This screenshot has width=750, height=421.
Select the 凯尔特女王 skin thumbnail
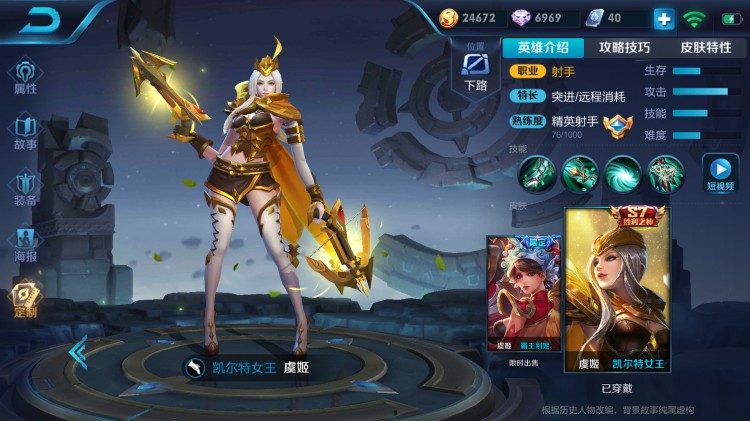pos(616,290)
